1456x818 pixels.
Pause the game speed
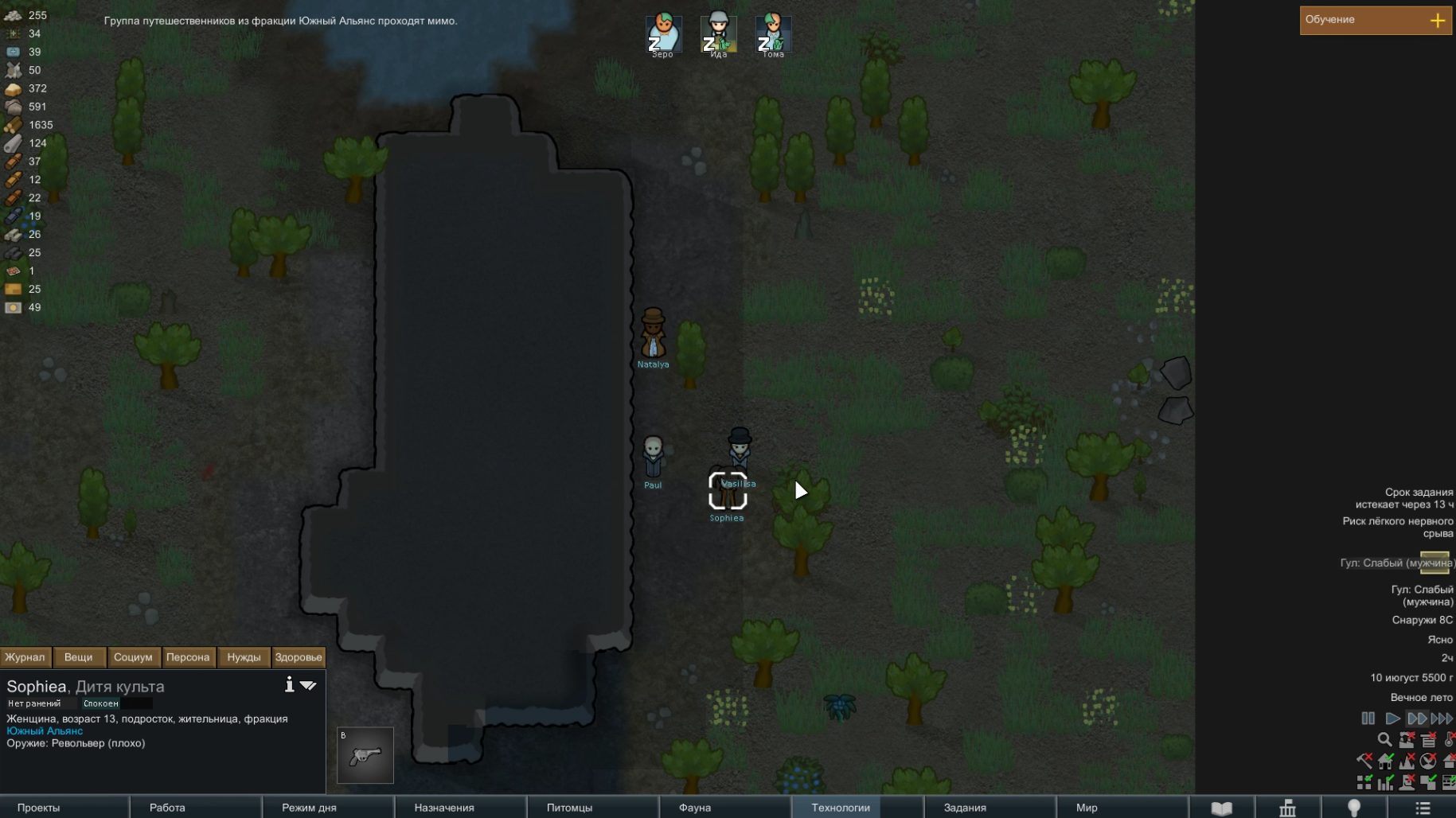[x=1368, y=719]
